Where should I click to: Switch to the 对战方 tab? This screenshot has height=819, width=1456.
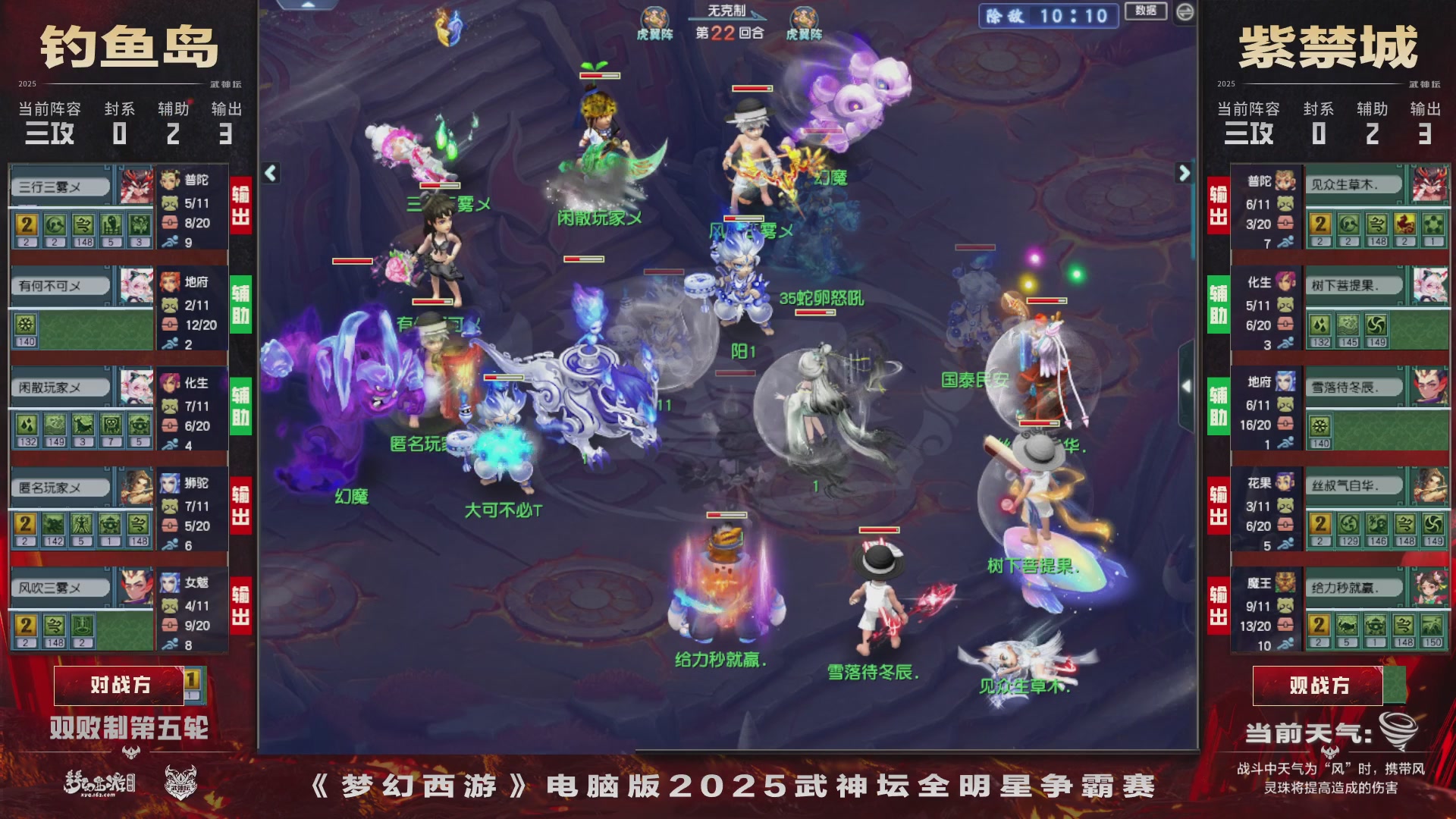(121, 685)
